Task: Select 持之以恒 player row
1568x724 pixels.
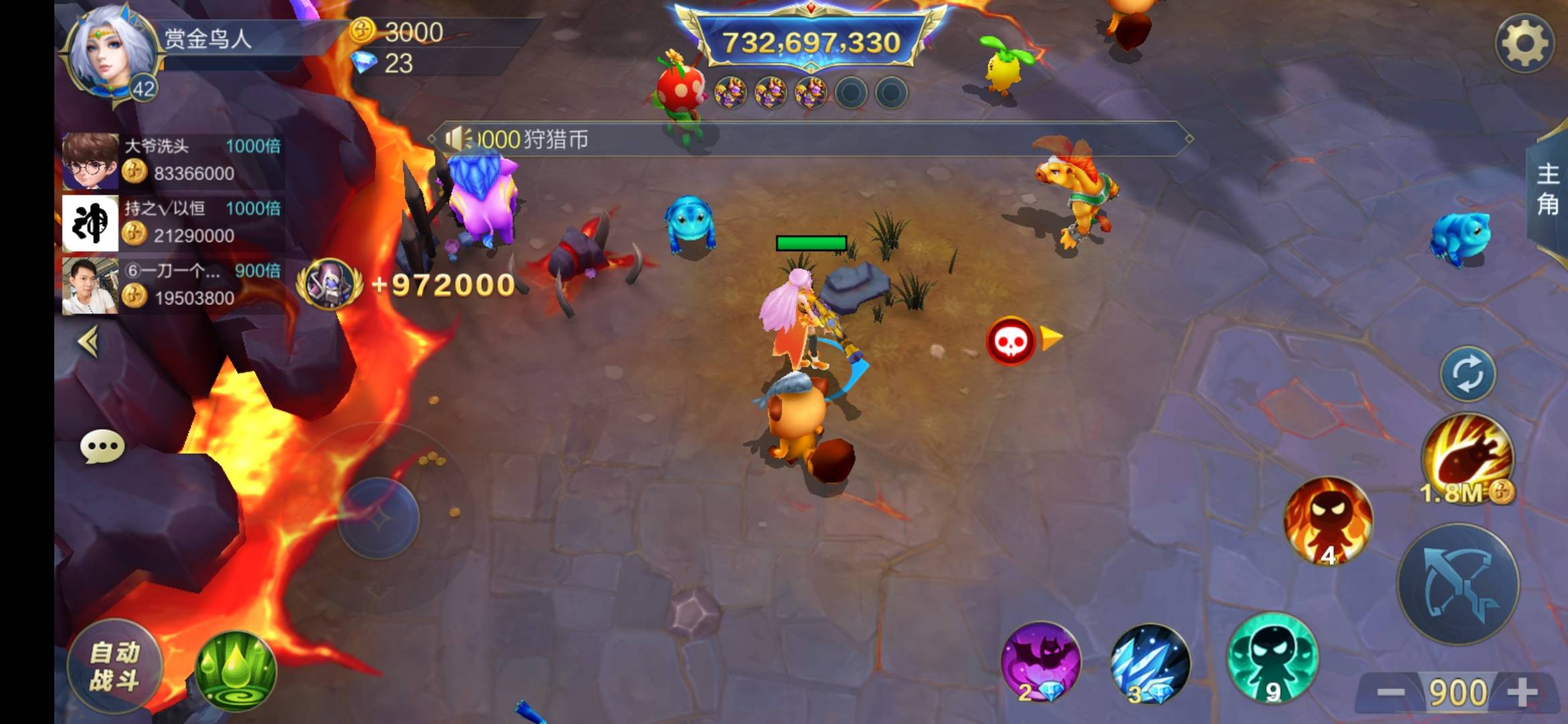Action: click(x=172, y=223)
